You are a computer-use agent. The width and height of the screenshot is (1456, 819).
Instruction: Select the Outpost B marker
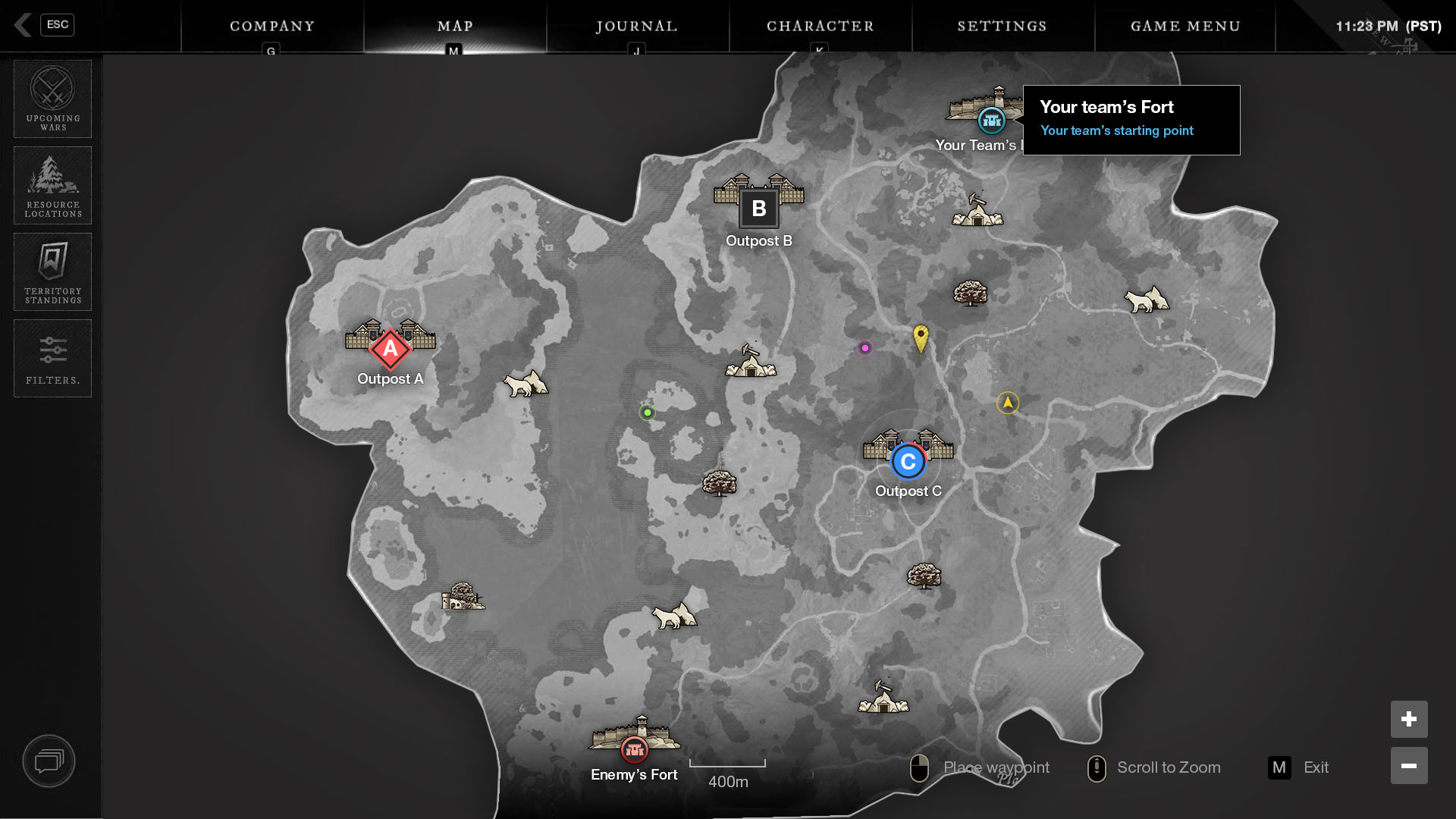pos(758,209)
